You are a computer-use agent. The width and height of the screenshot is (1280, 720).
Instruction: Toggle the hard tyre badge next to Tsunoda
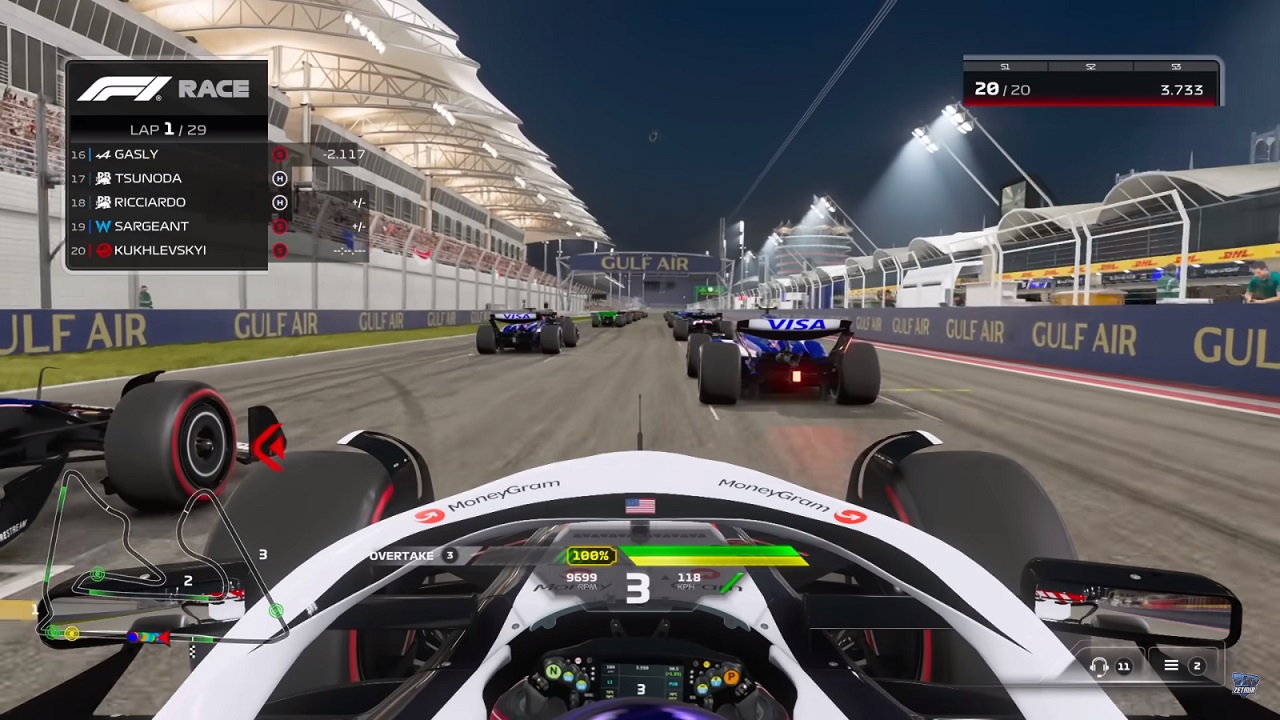pyautogui.click(x=280, y=178)
